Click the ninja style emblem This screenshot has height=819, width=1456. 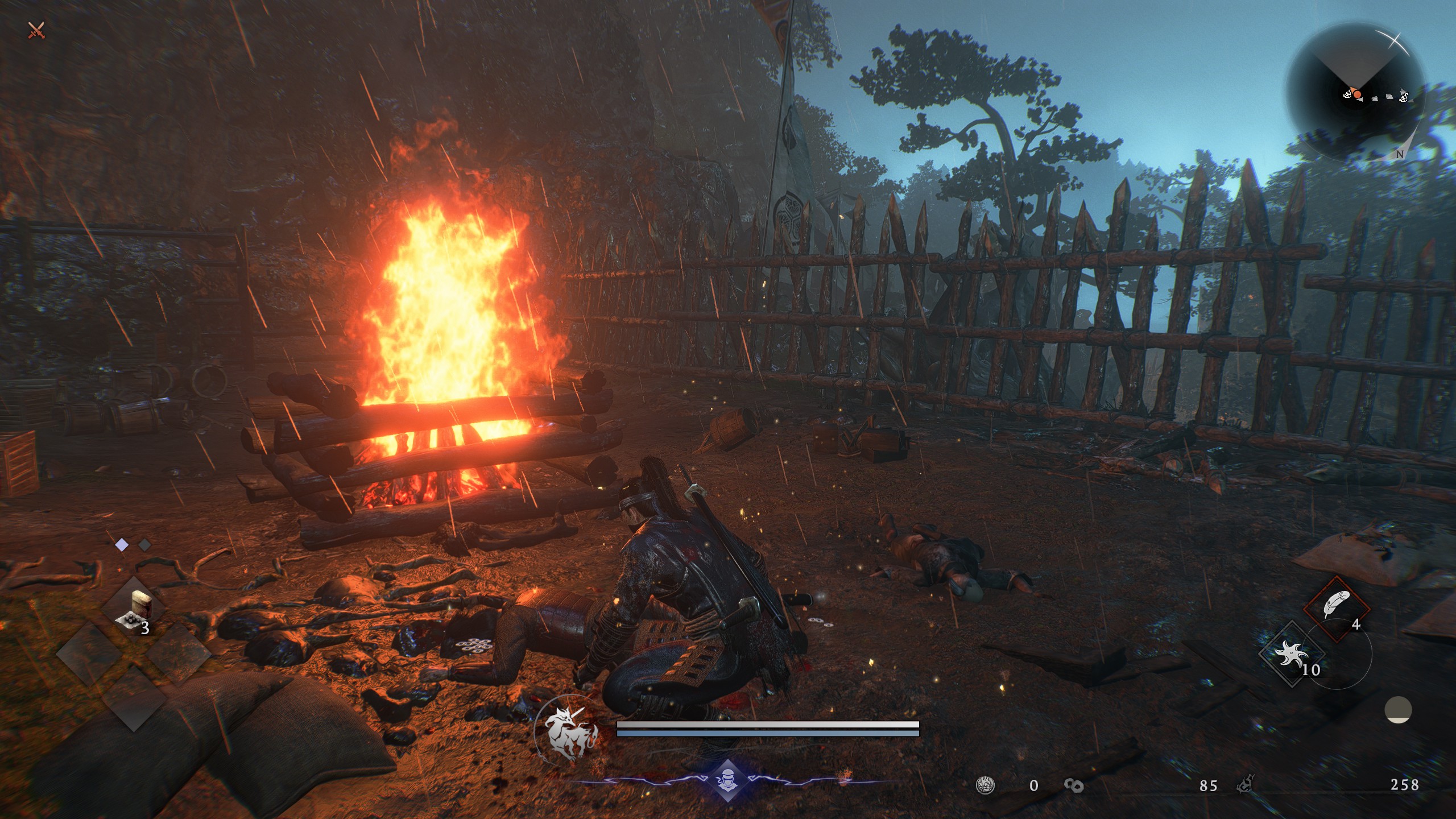click(x=727, y=780)
